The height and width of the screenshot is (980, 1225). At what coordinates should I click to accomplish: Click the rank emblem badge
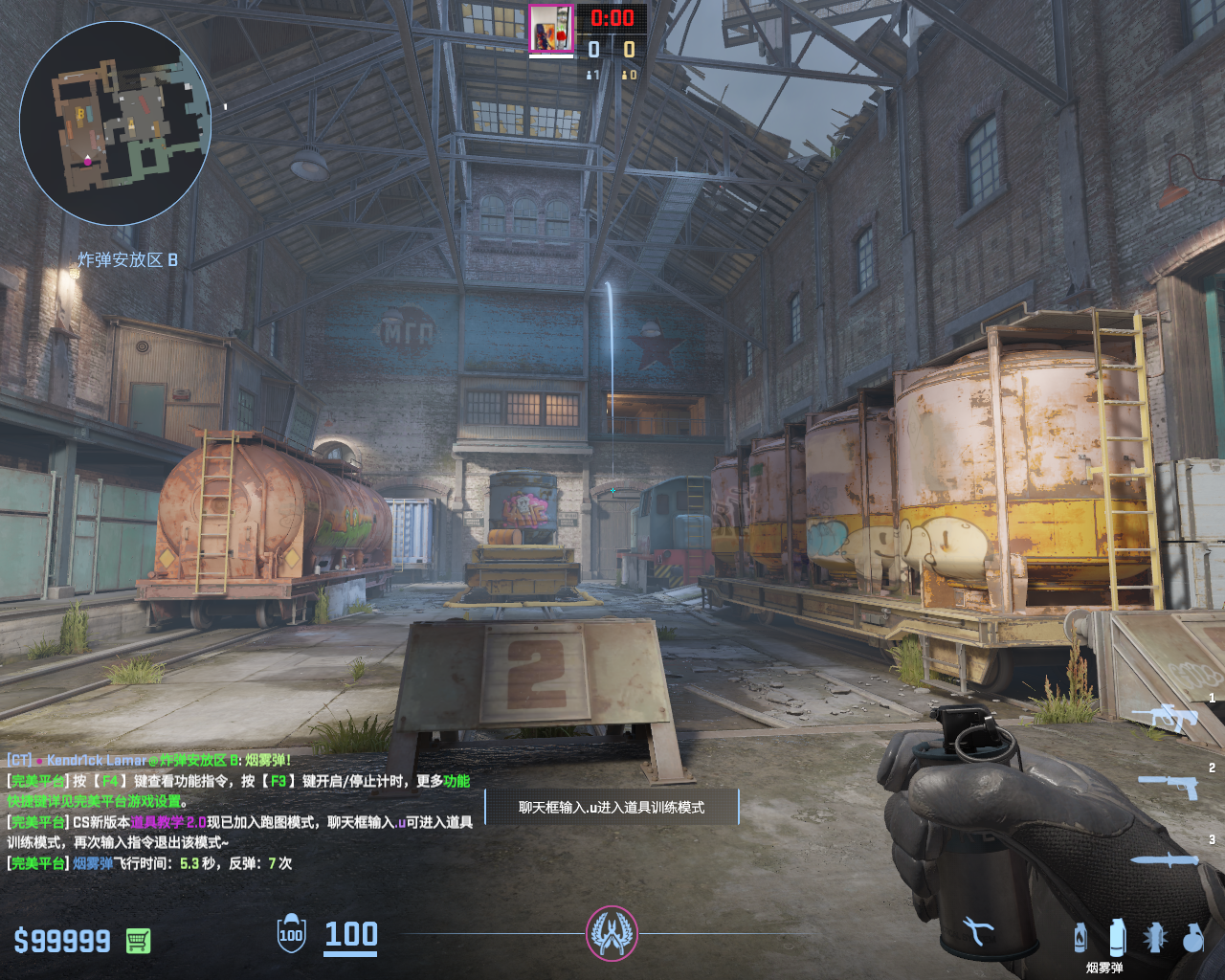612,934
